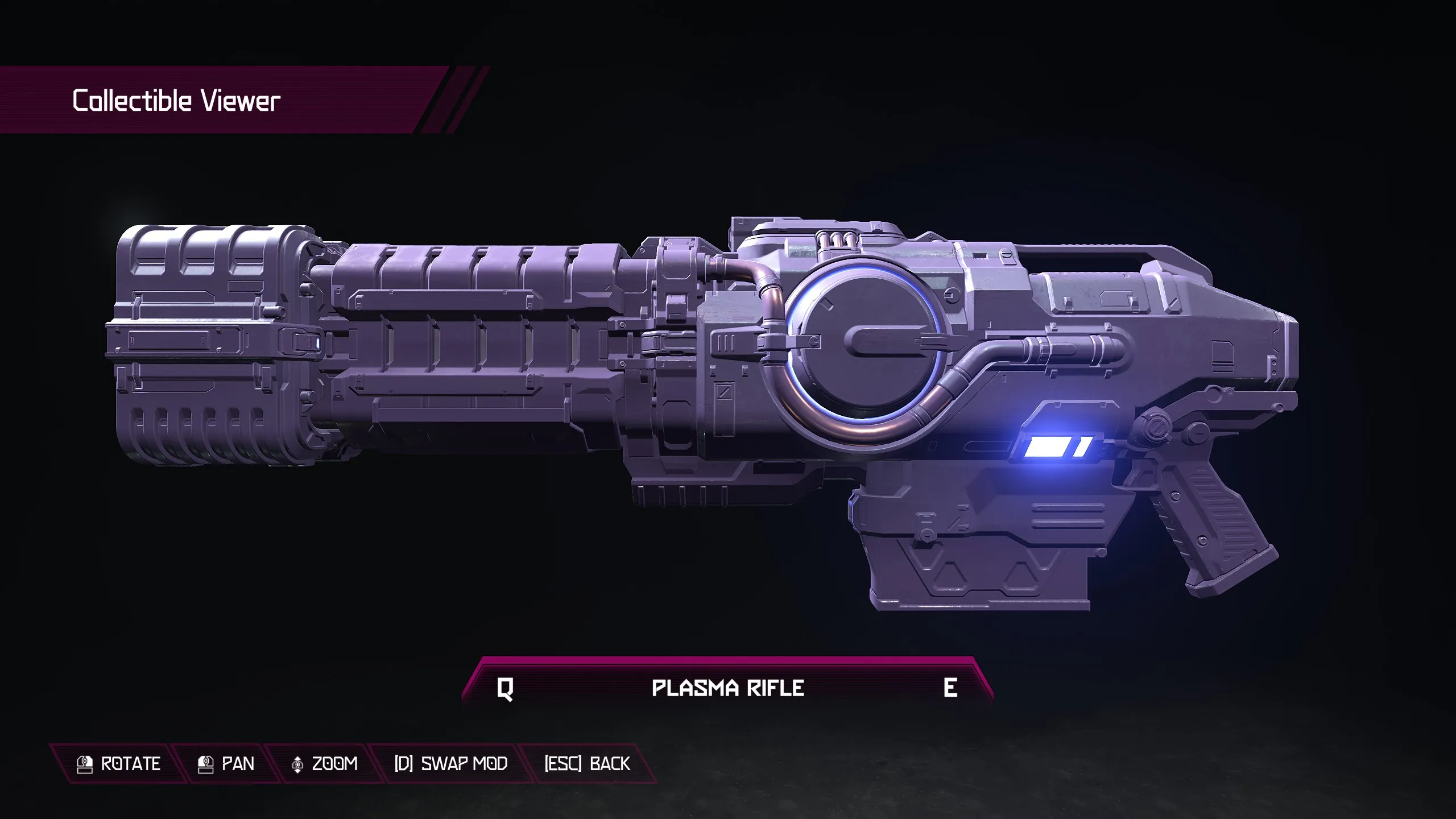Go back using the Back button
Image resolution: width=1456 pixels, height=819 pixels.
(587, 763)
